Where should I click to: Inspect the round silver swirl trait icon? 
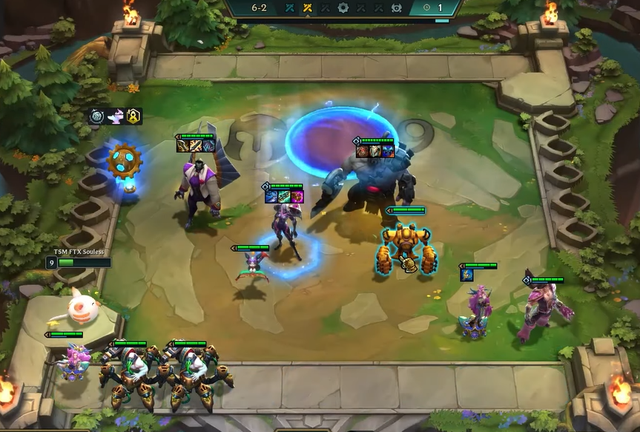click(x=99, y=116)
